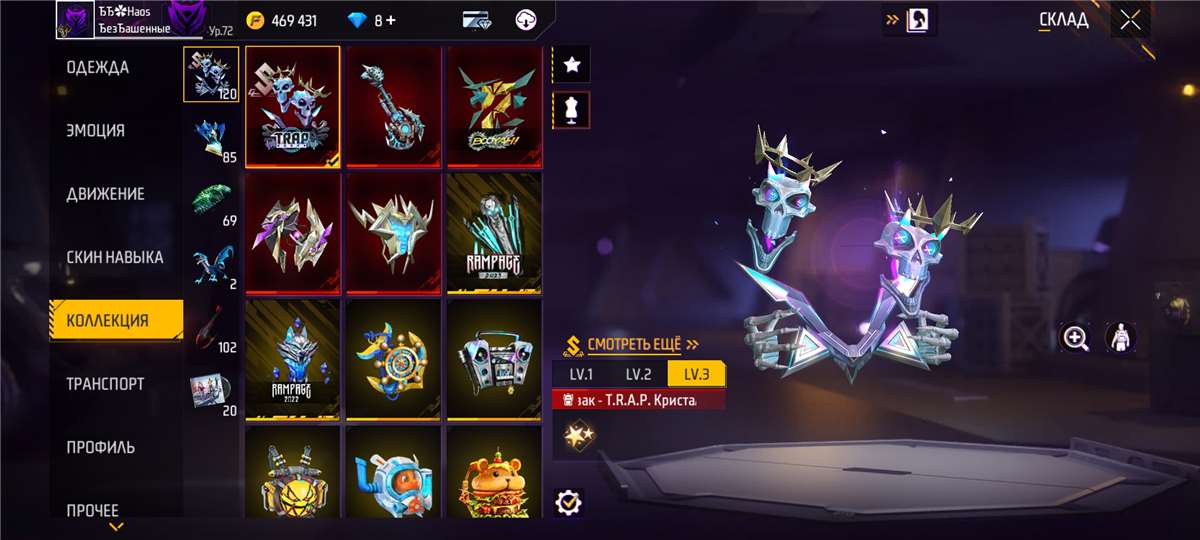Switch to the ЭМОЦИЯ category
The height and width of the screenshot is (540, 1200).
click(96, 131)
